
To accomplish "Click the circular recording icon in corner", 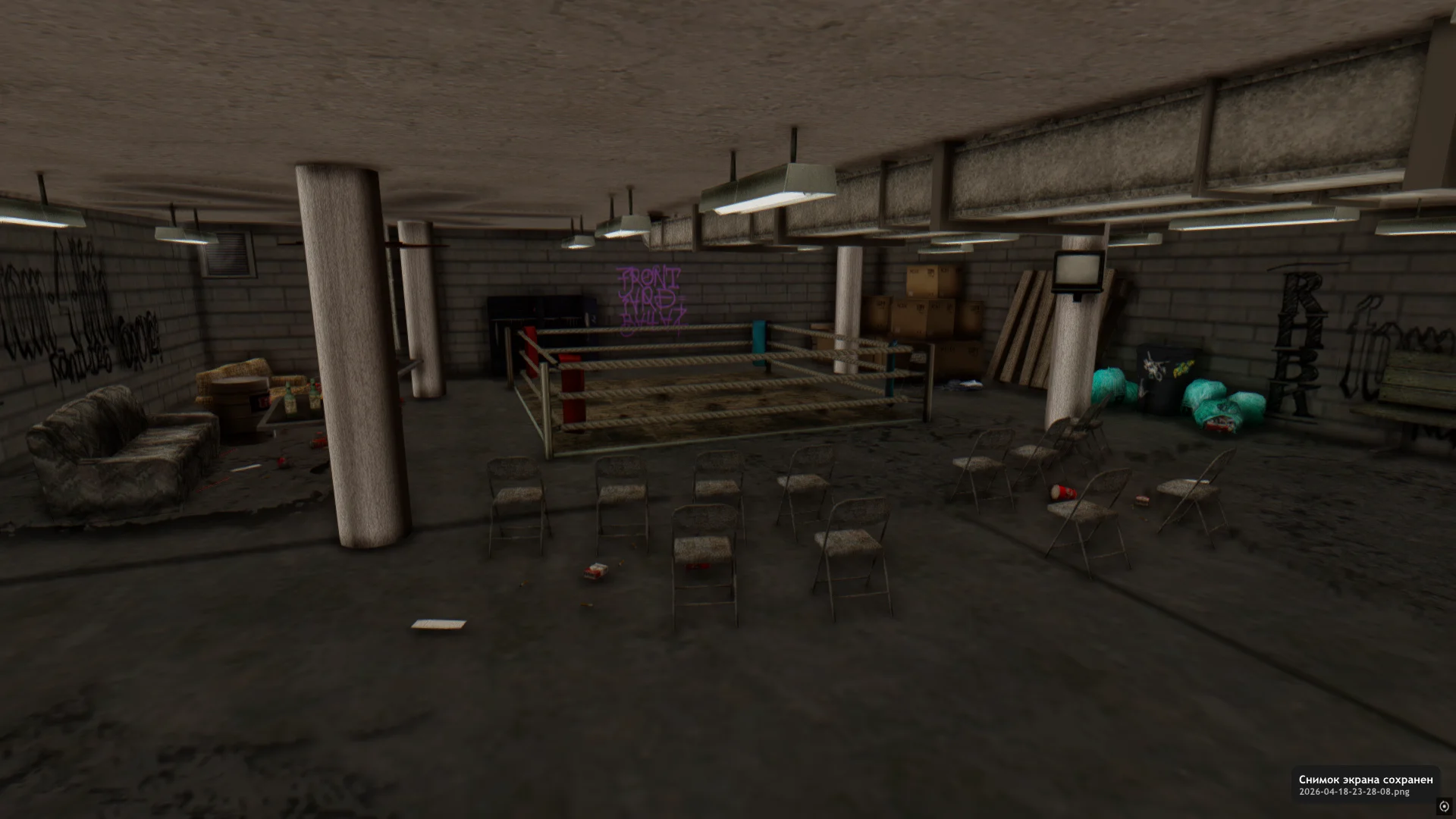I will (x=1443, y=806).
